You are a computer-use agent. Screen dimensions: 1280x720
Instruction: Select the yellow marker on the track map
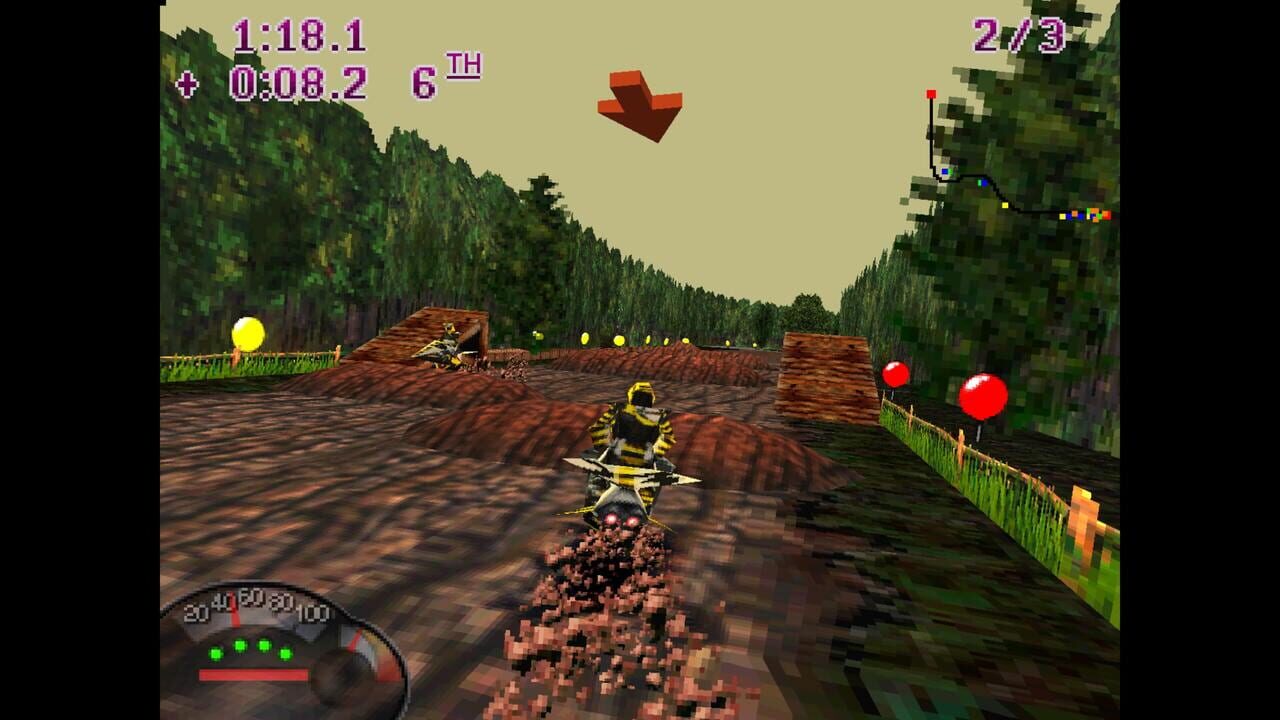1004,205
